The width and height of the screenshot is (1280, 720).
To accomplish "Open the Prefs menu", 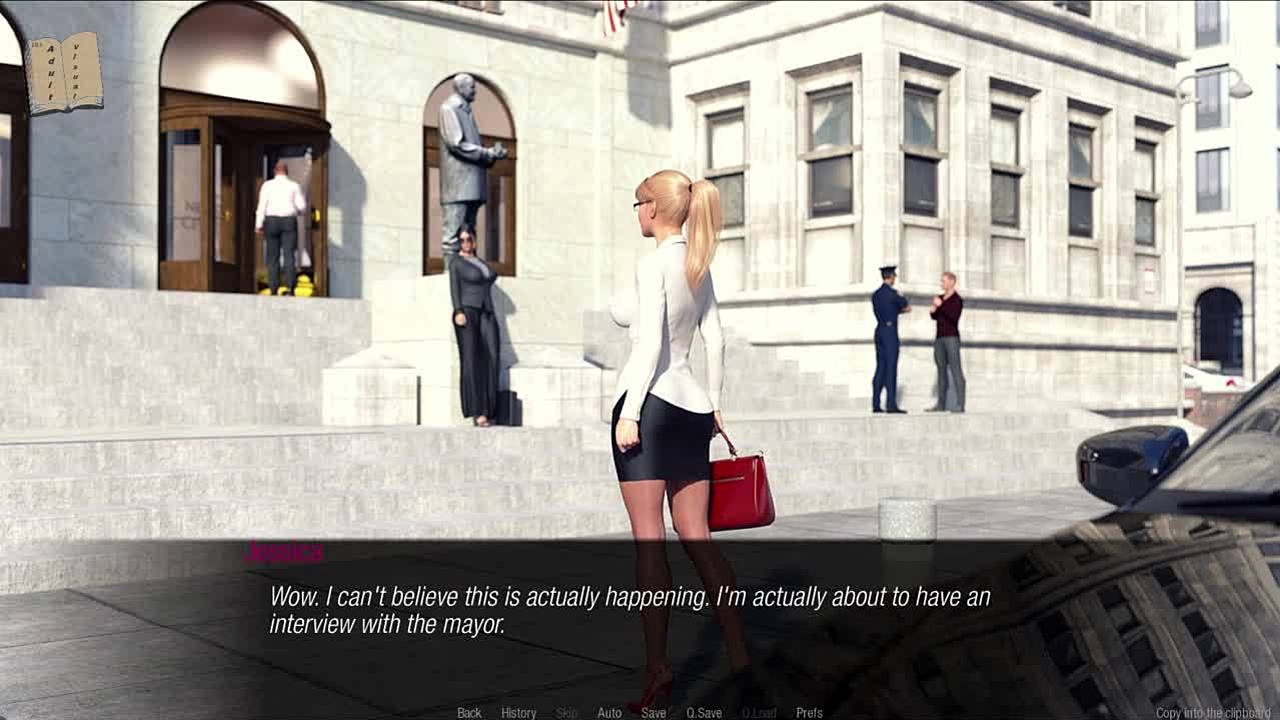I will 809,713.
